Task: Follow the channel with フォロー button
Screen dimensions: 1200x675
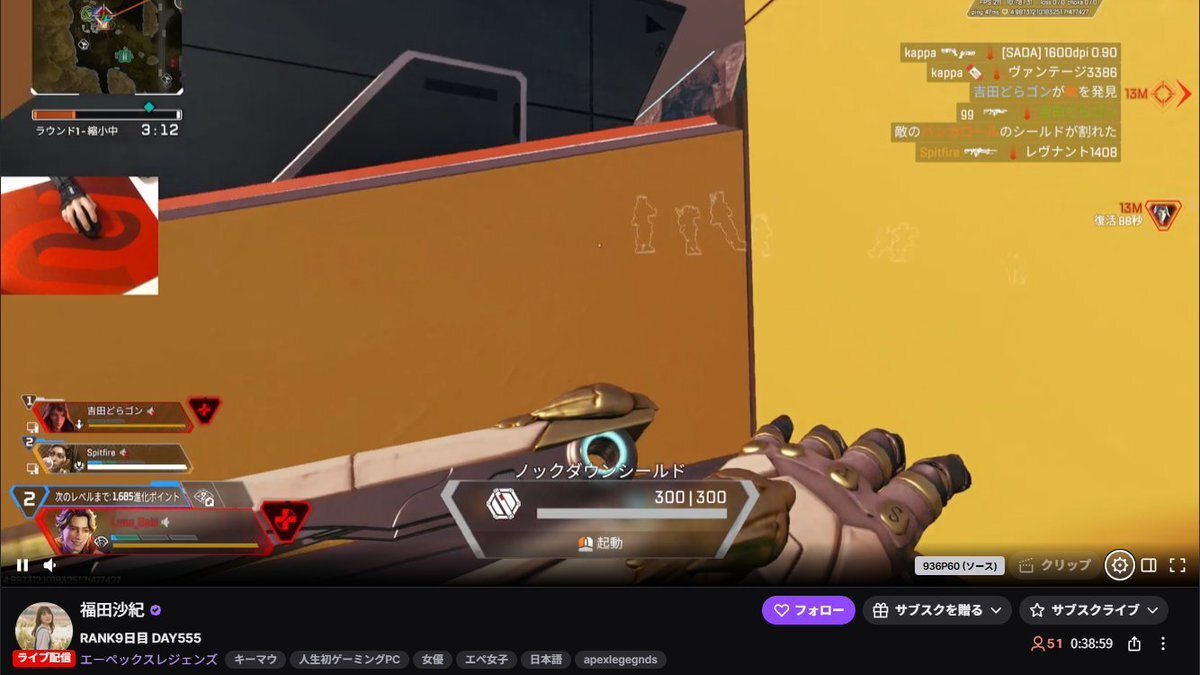Action: click(808, 610)
